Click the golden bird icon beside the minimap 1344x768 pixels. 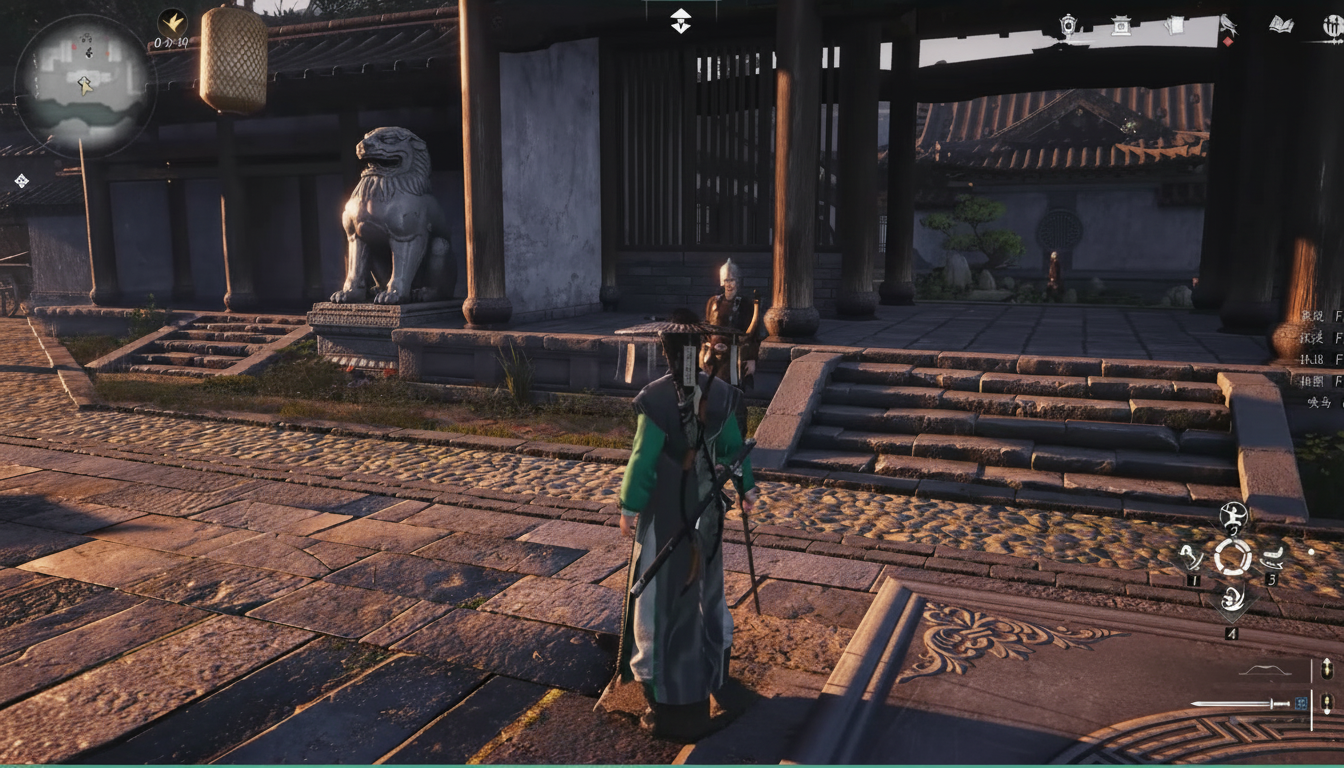click(x=172, y=22)
